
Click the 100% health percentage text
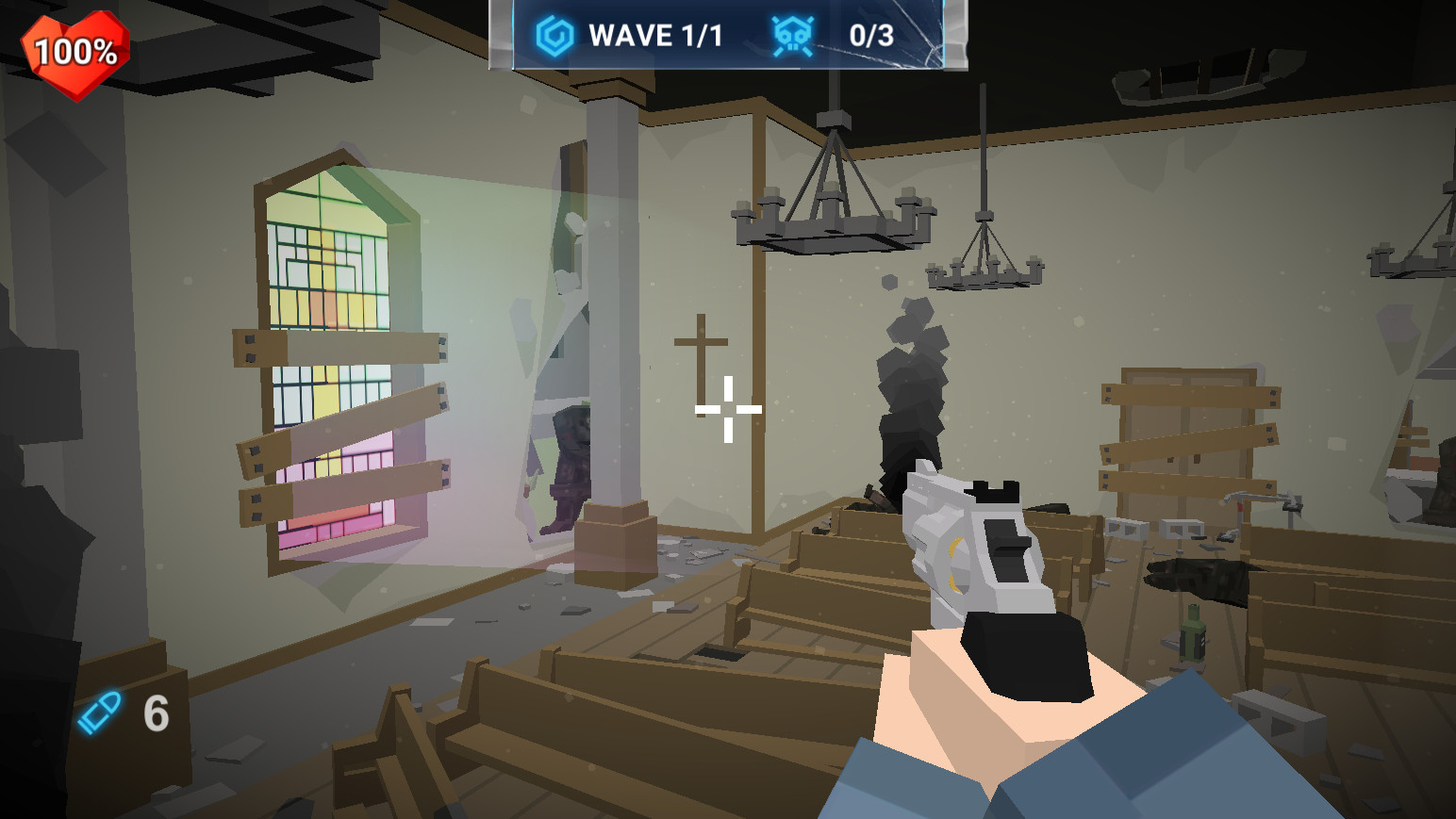pos(77,46)
